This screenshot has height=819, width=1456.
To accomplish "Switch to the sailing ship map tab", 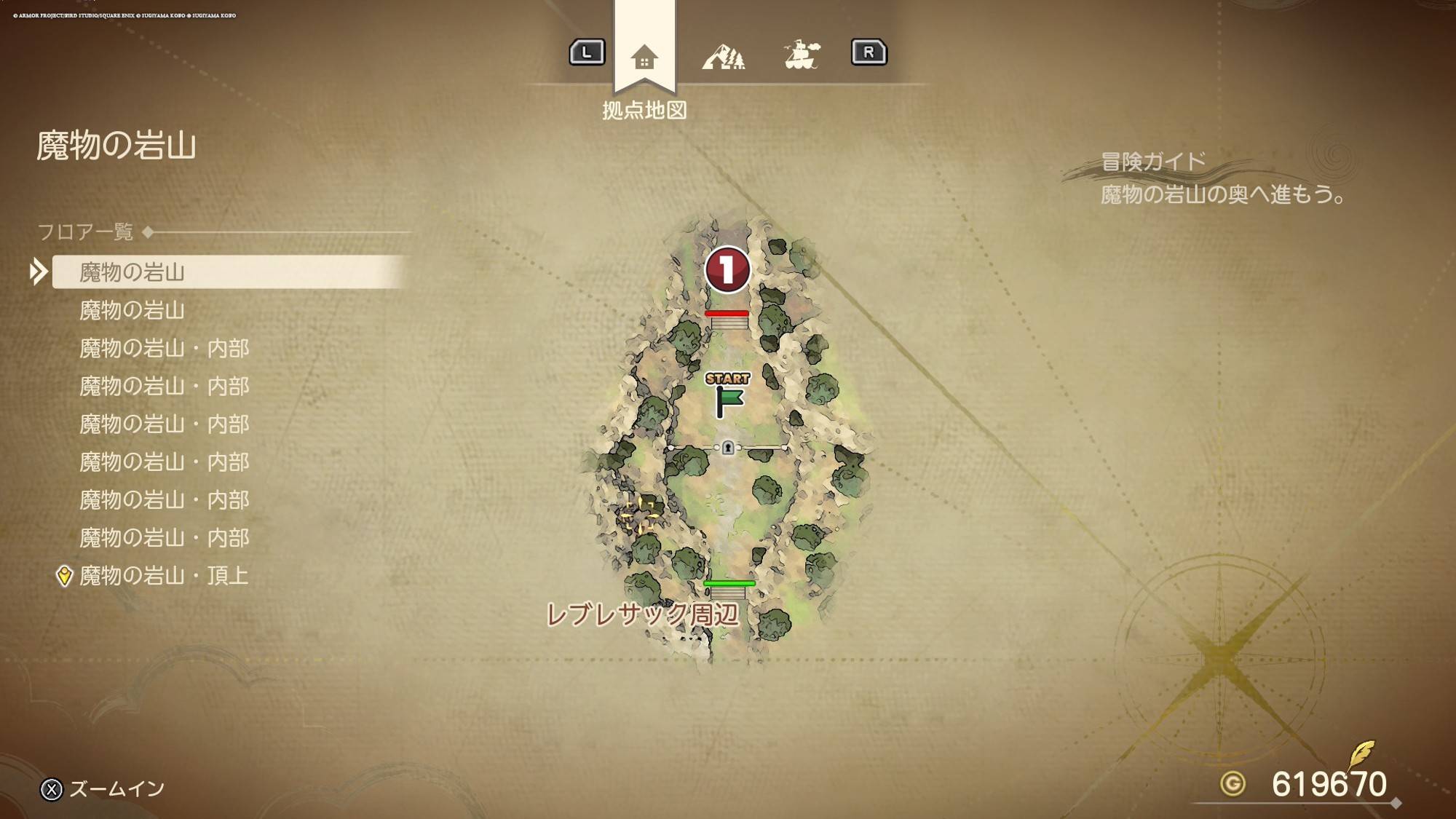I will pos(802,55).
